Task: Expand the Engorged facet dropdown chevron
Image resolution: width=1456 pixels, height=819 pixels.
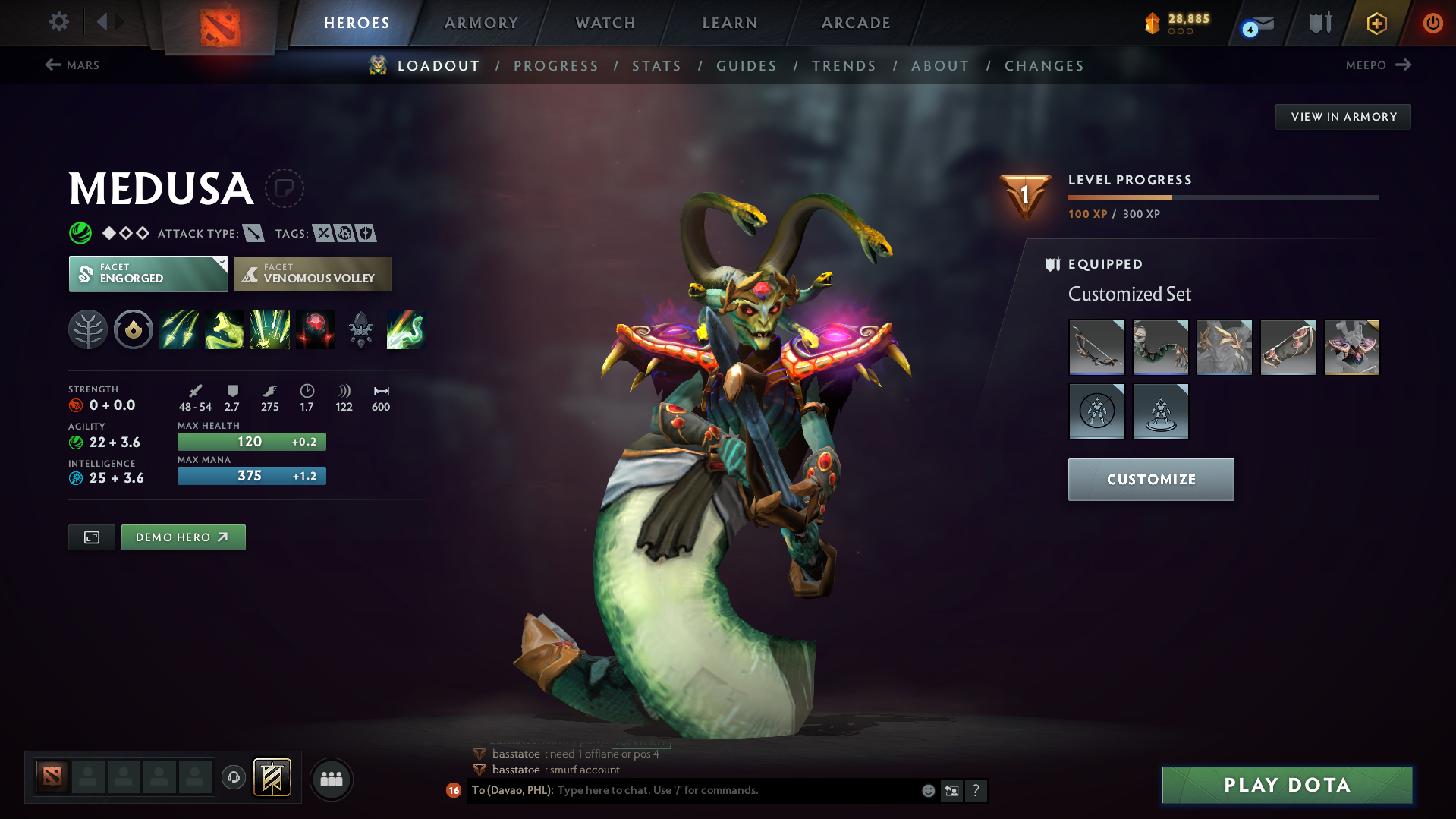Action: point(221,263)
